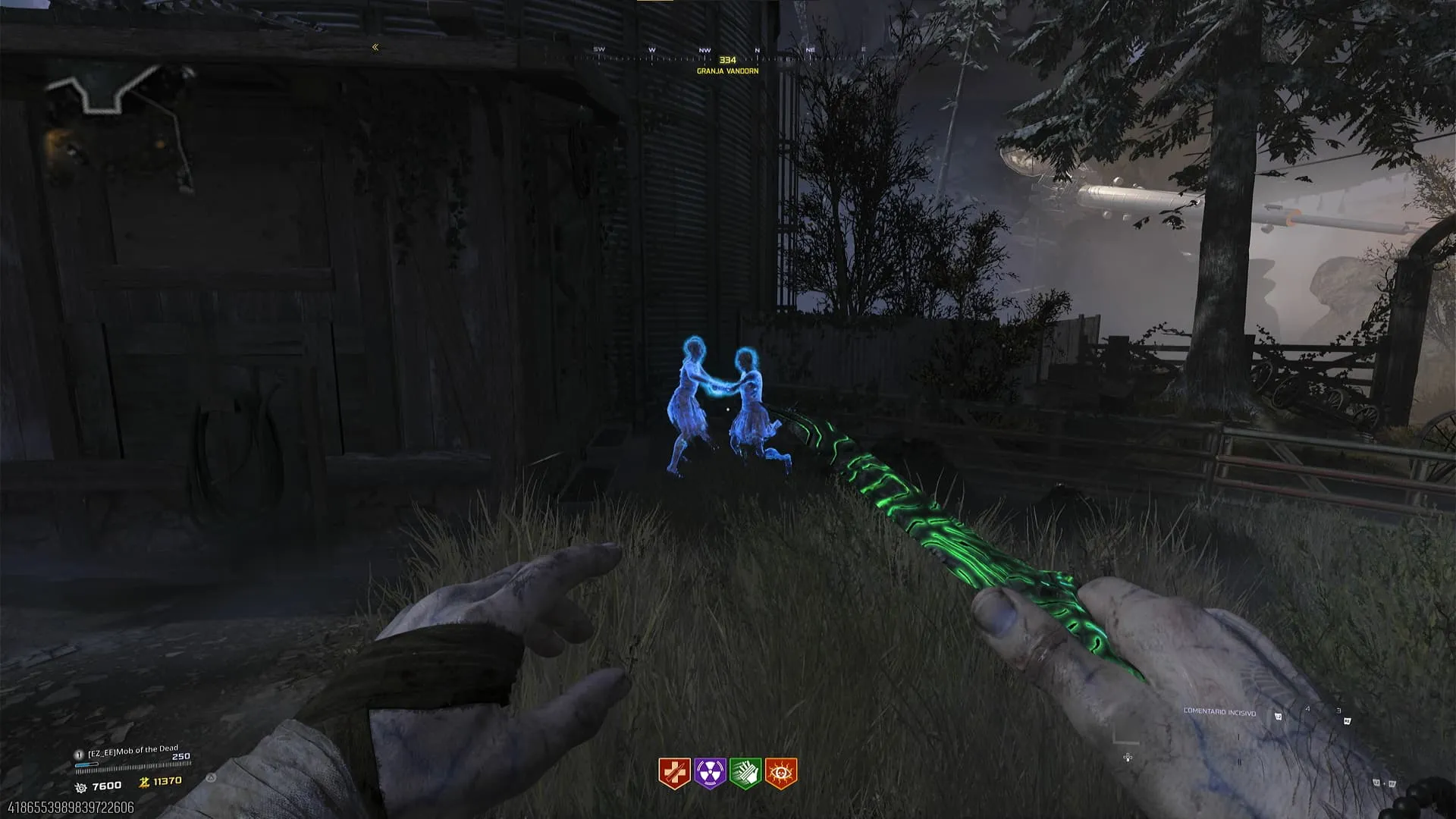The image size is (1456, 819).
Task: Click the yellow essence currency icon
Action: (x=144, y=783)
